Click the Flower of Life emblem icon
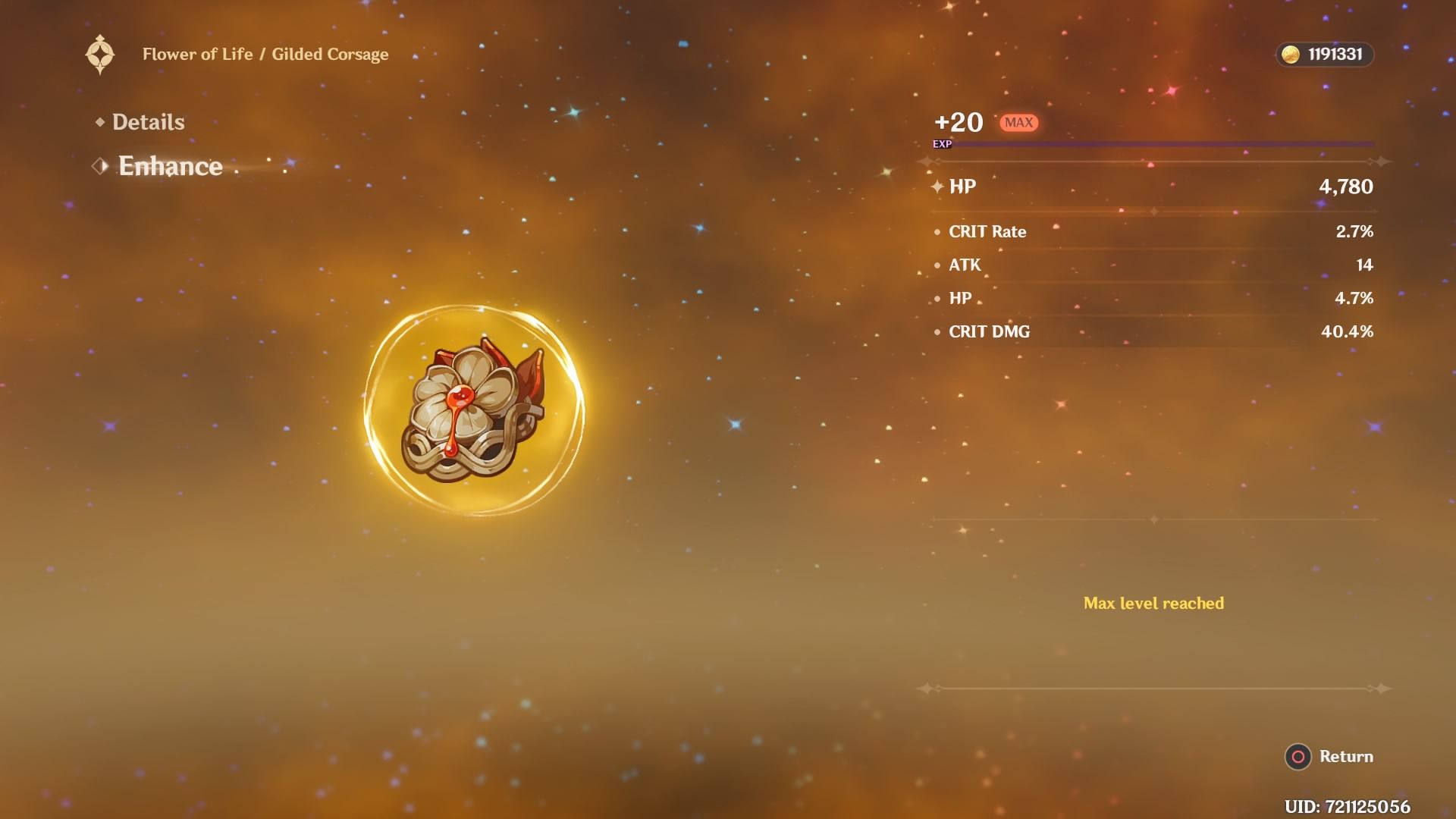This screenshot has width=1456, height=819. (99, 53)
